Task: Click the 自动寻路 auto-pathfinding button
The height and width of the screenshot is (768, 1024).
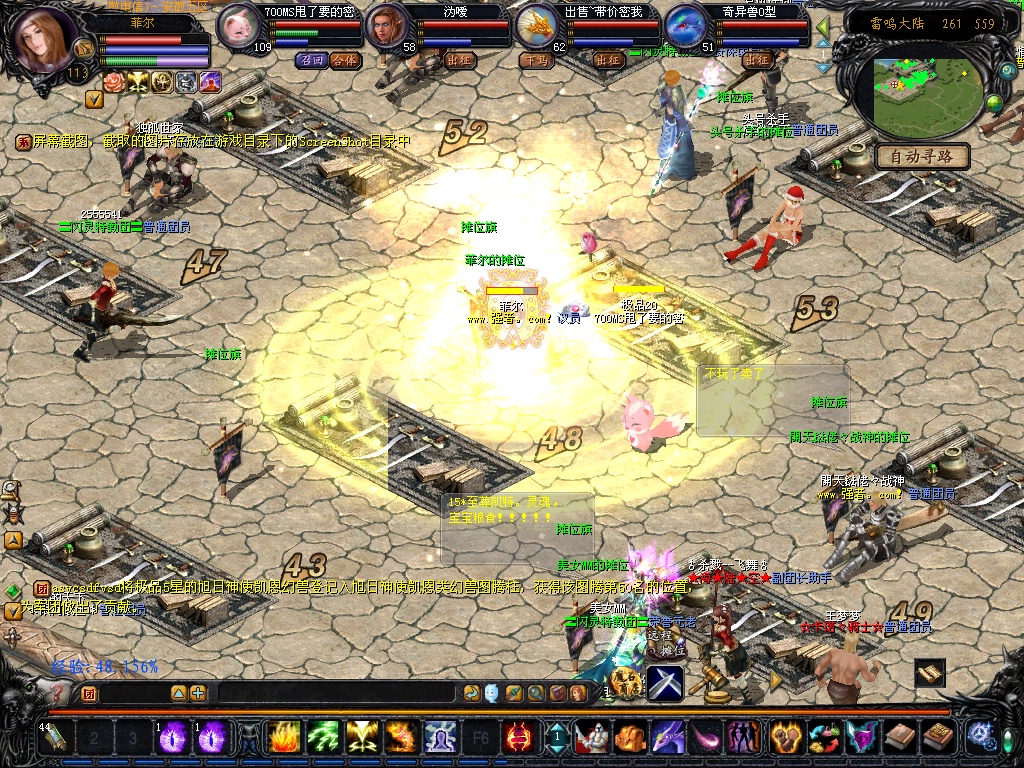Action: pyautogui.click(x=922, y=156)
